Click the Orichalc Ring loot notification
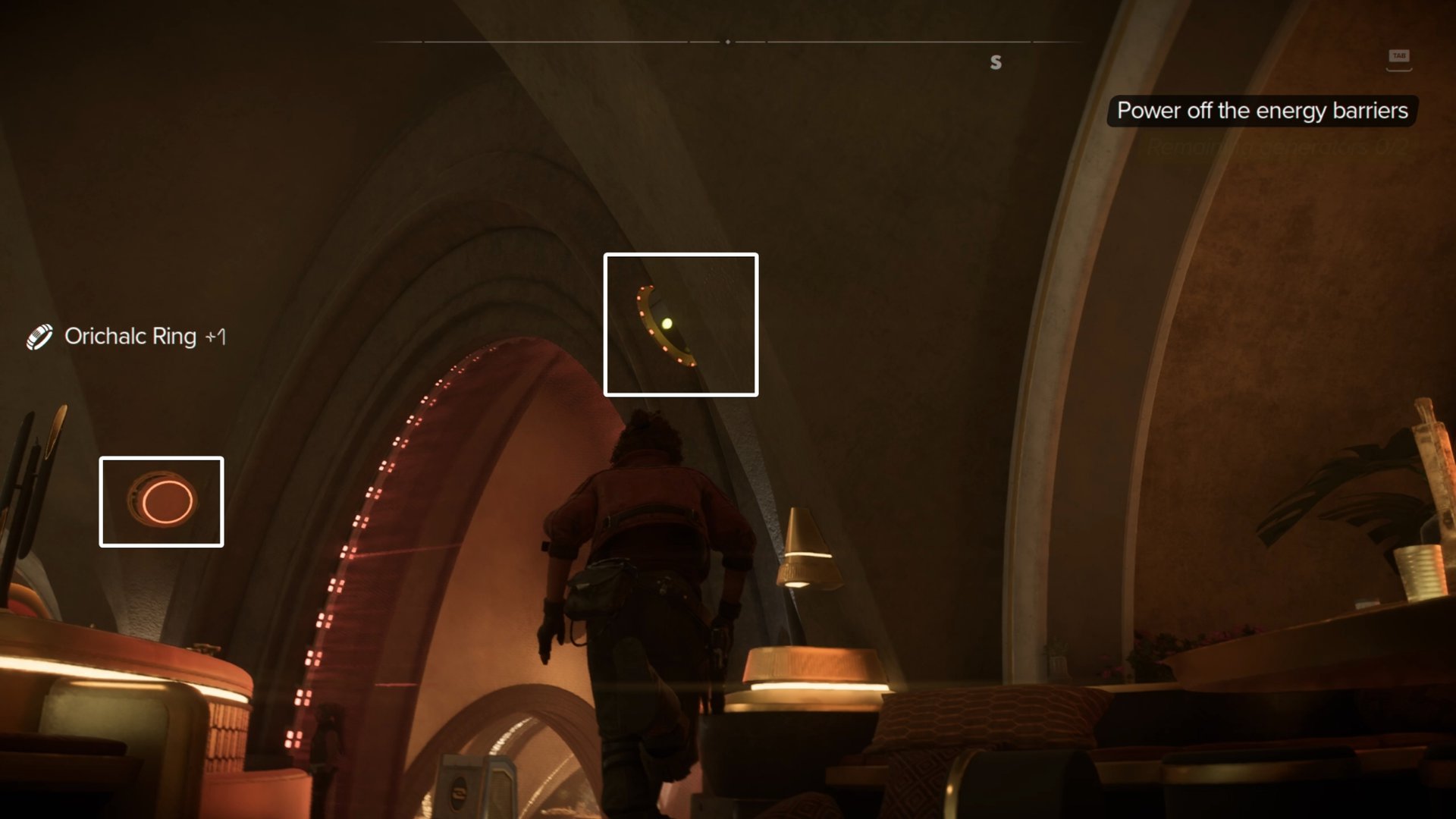 click(129, 336)
